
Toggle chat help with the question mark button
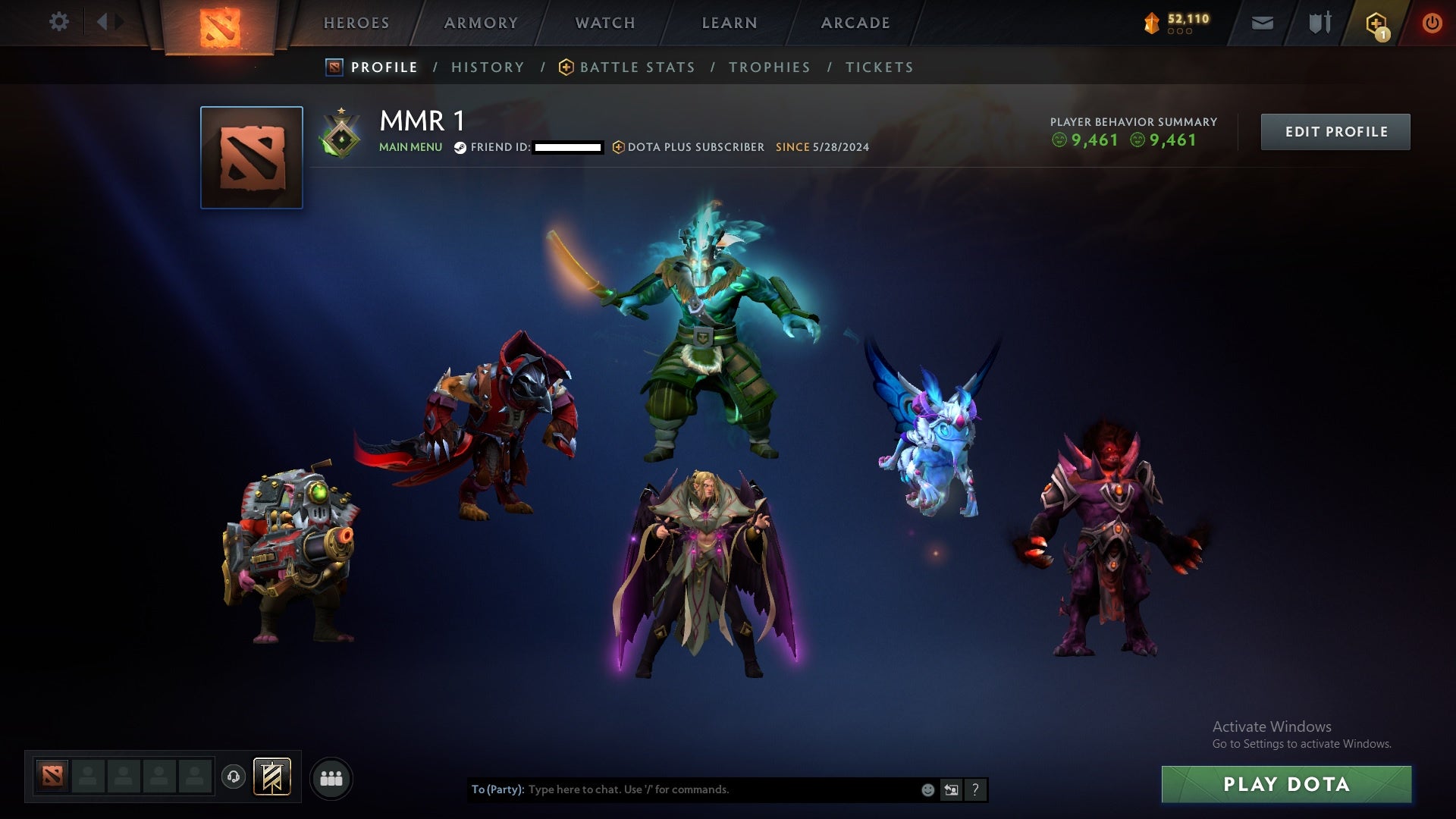tap(975, 789)
